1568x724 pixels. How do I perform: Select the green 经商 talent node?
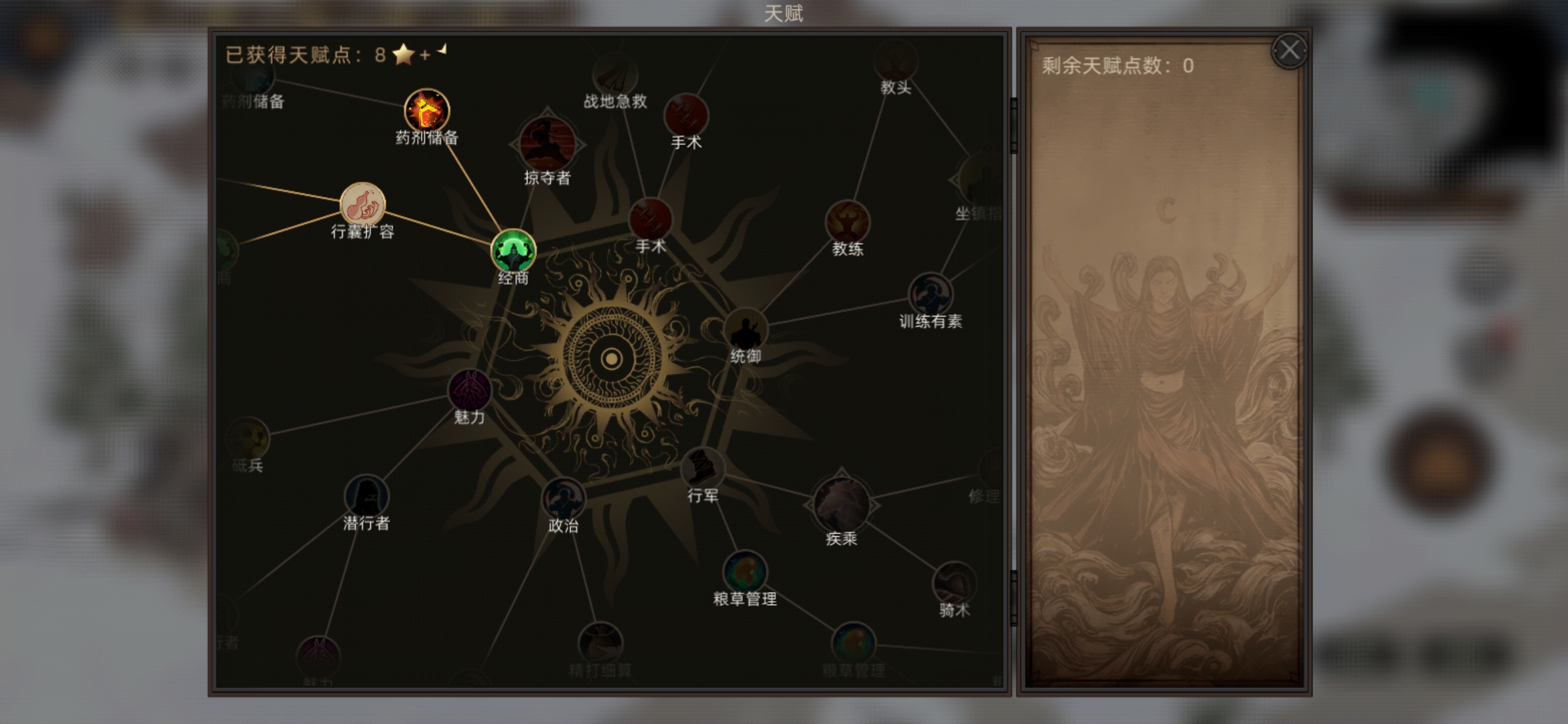(513, 251)
